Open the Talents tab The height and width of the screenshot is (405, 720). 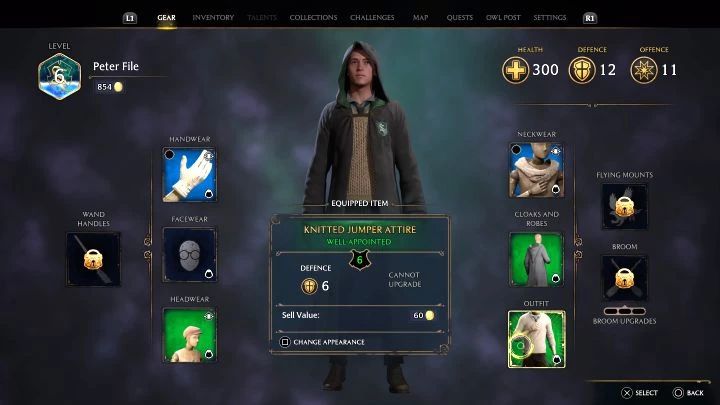[x=261, y=18]
